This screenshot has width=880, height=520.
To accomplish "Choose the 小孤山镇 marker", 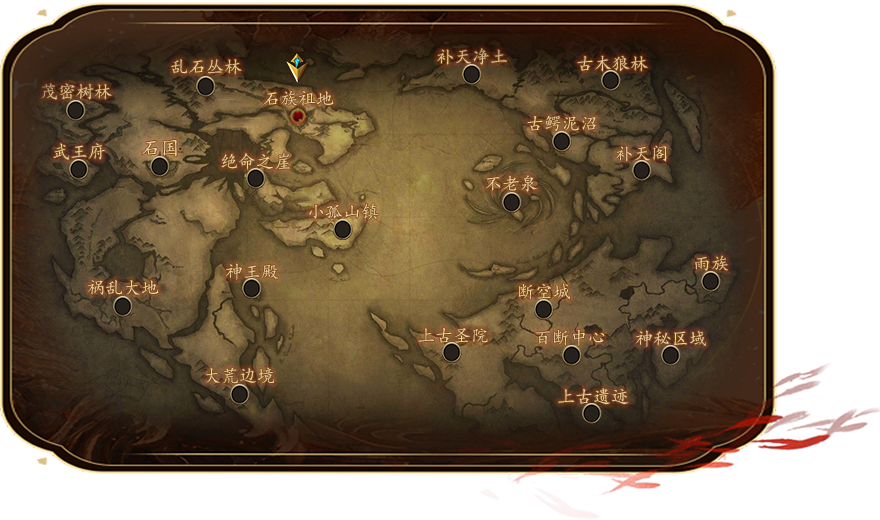I will [x=343, y=230].
